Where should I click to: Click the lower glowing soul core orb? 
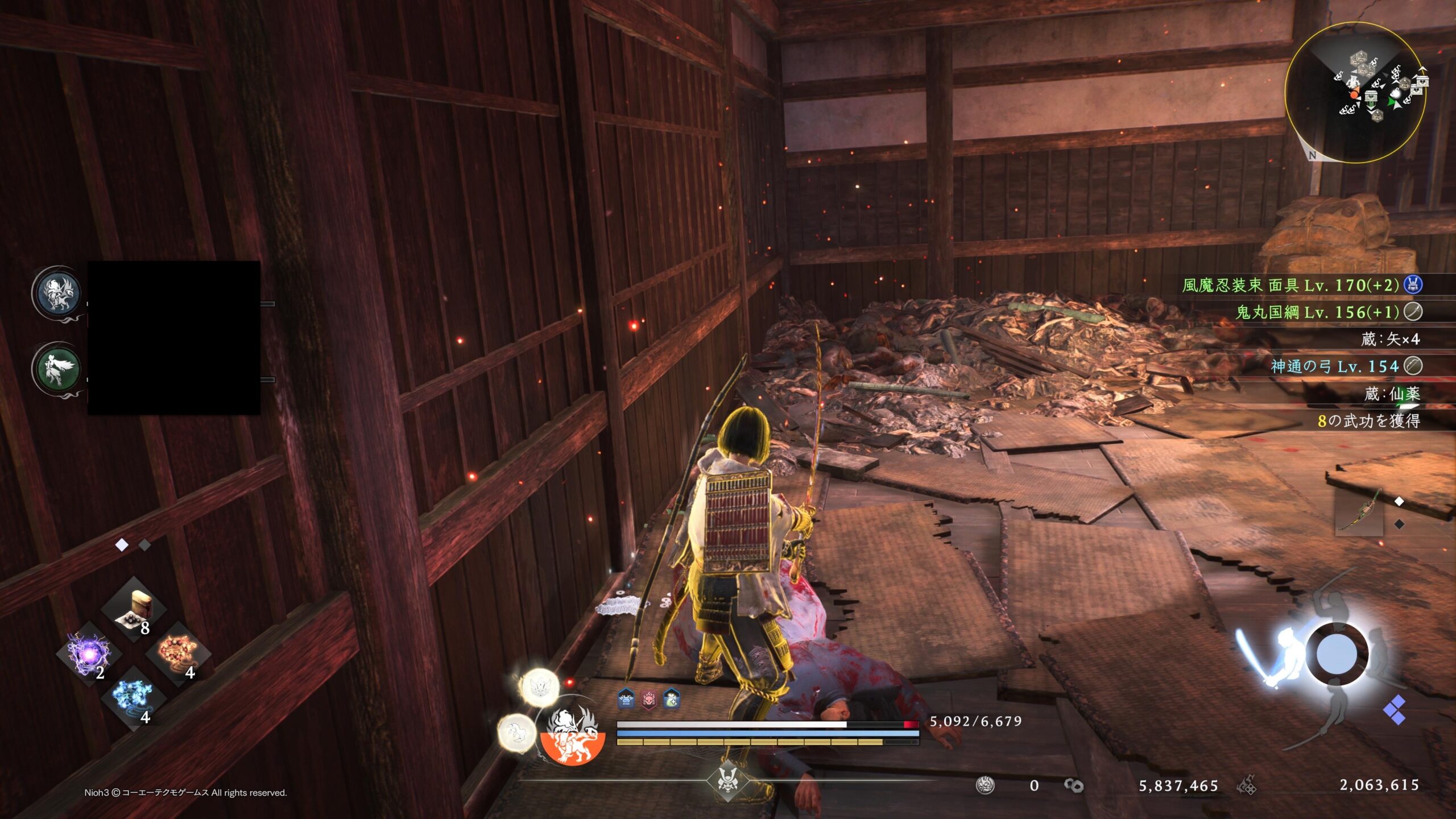[x=517, y=733]
